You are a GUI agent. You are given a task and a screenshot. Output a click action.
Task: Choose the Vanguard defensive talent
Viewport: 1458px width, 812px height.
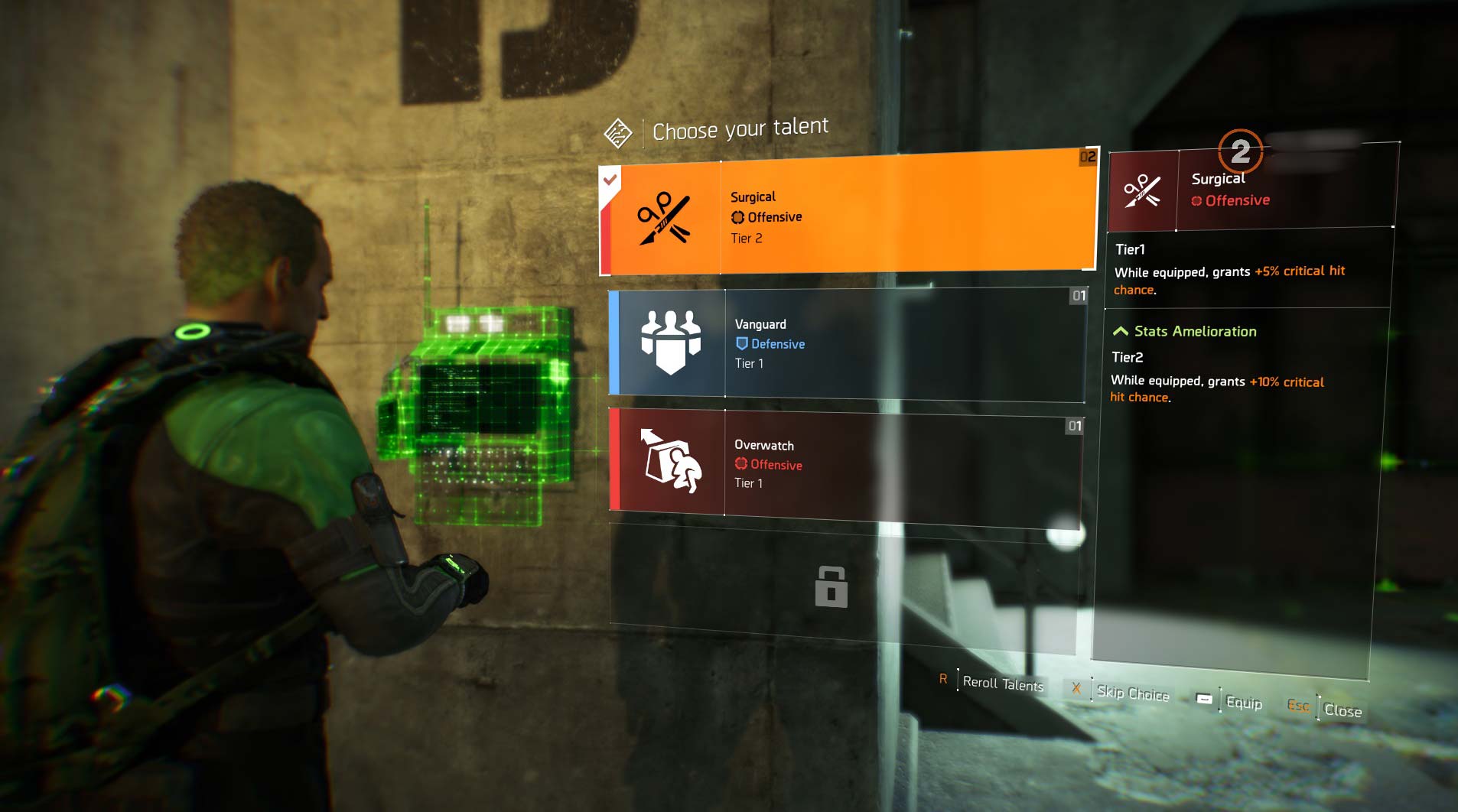847,344
